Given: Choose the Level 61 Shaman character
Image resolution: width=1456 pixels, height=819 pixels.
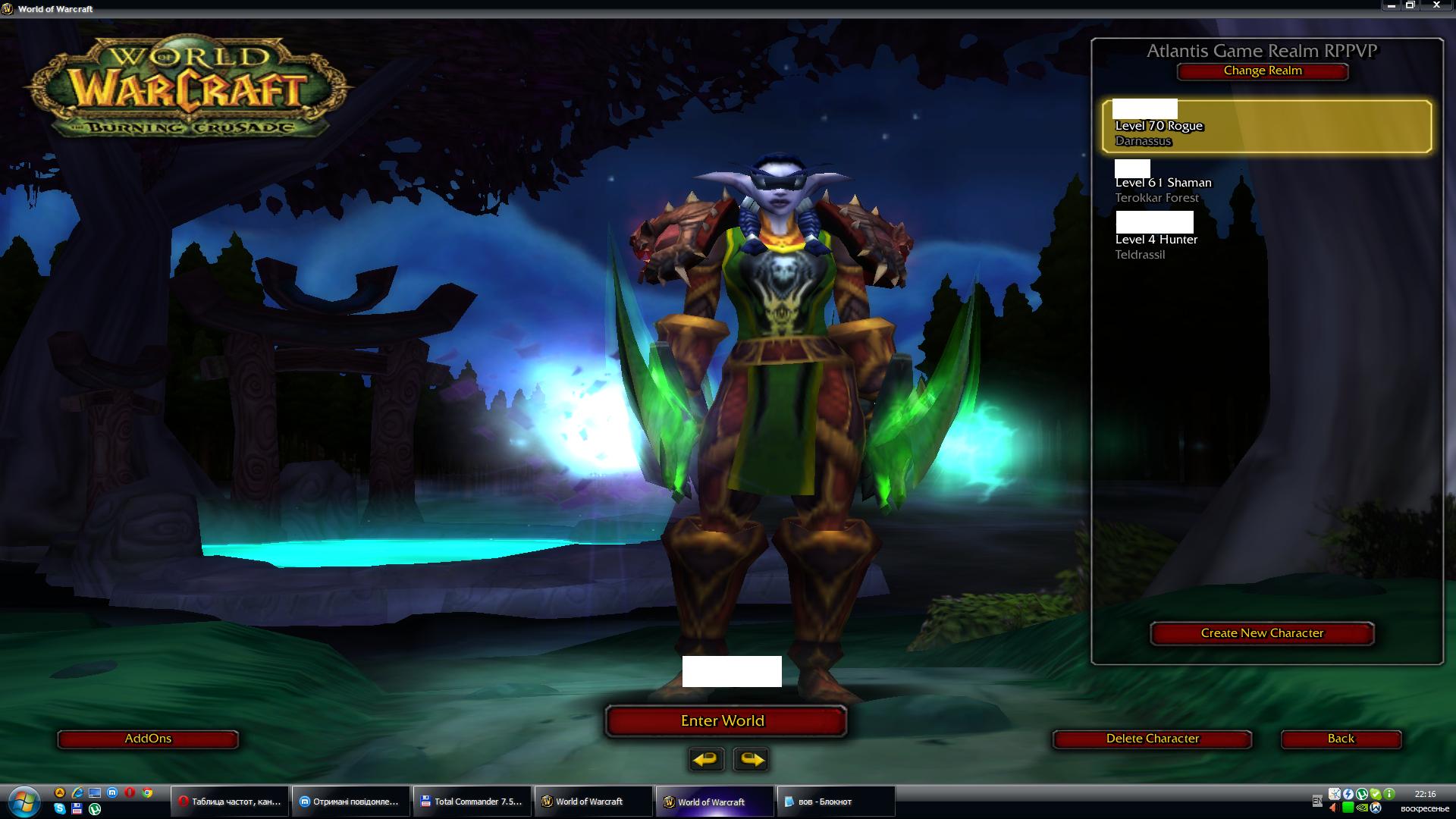Looking at the screenshot, I should [1266, 183].
